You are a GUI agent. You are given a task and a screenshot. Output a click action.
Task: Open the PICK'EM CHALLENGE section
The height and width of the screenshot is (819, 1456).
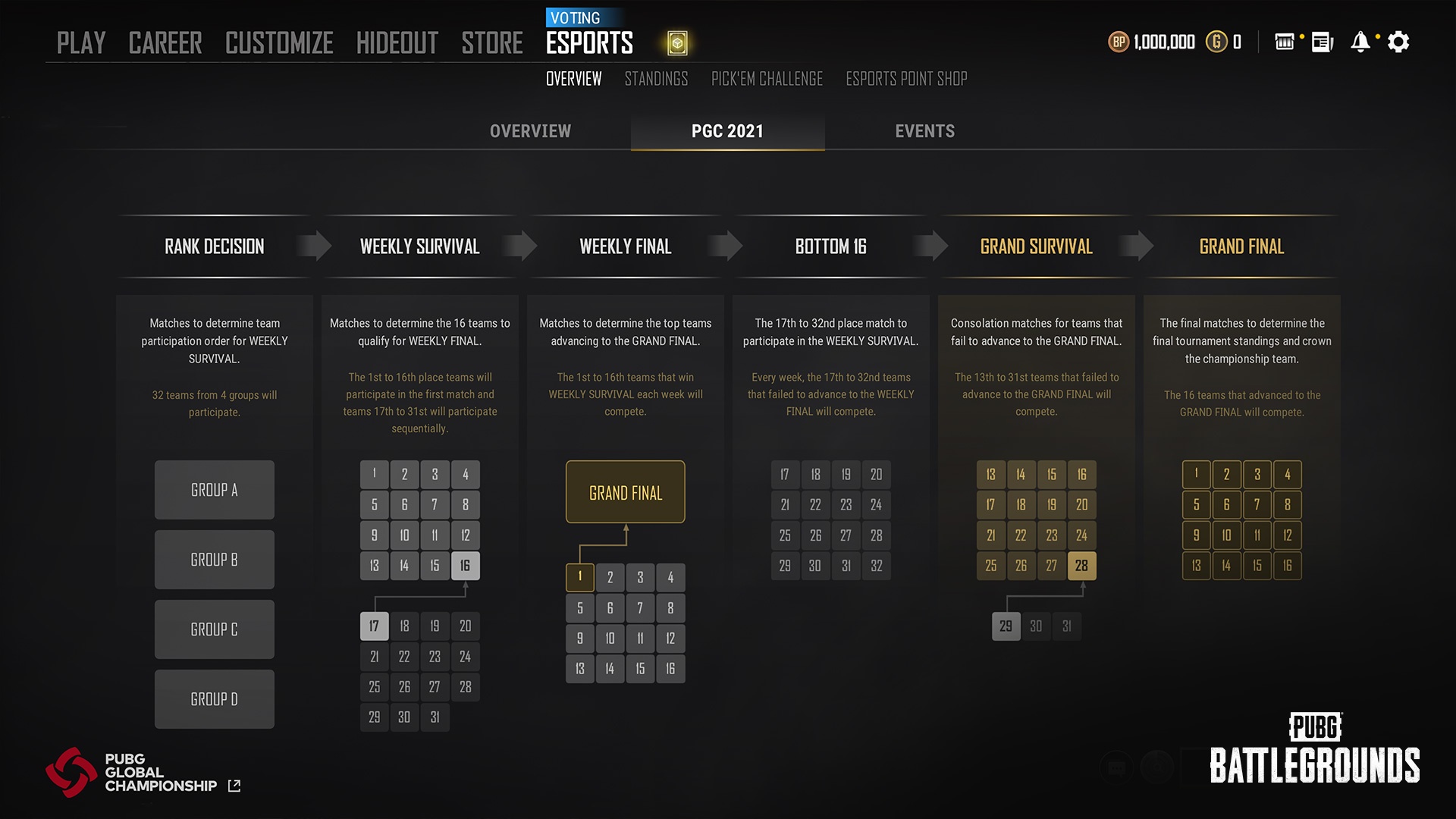[x=766, y=78]
